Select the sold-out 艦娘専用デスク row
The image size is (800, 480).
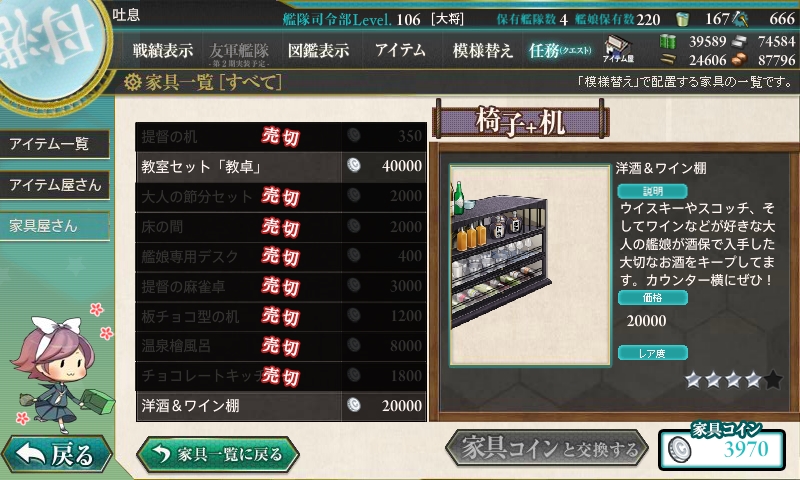click(281, 256)
